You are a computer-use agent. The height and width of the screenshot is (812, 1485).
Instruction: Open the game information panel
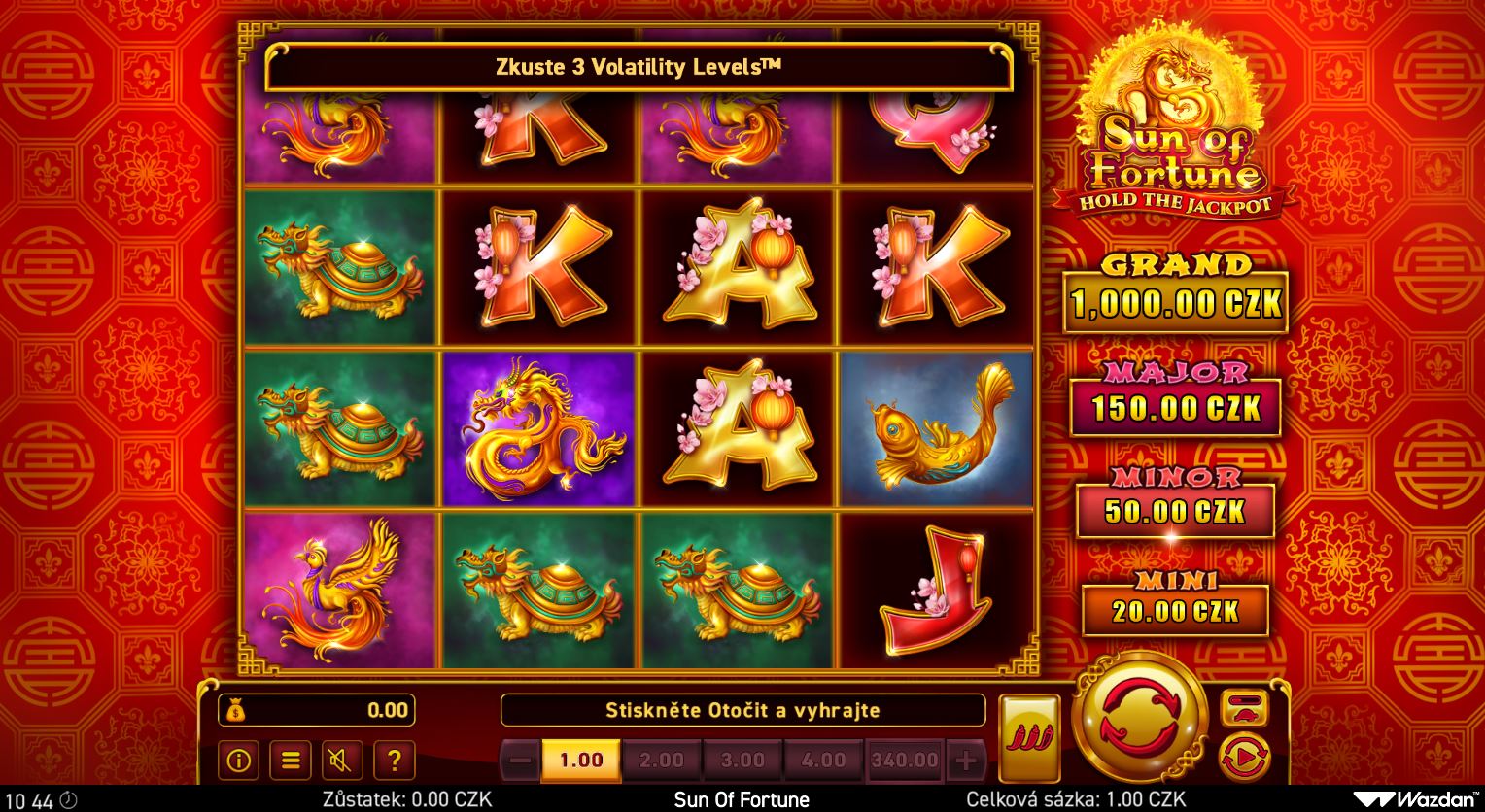point(238,760)
